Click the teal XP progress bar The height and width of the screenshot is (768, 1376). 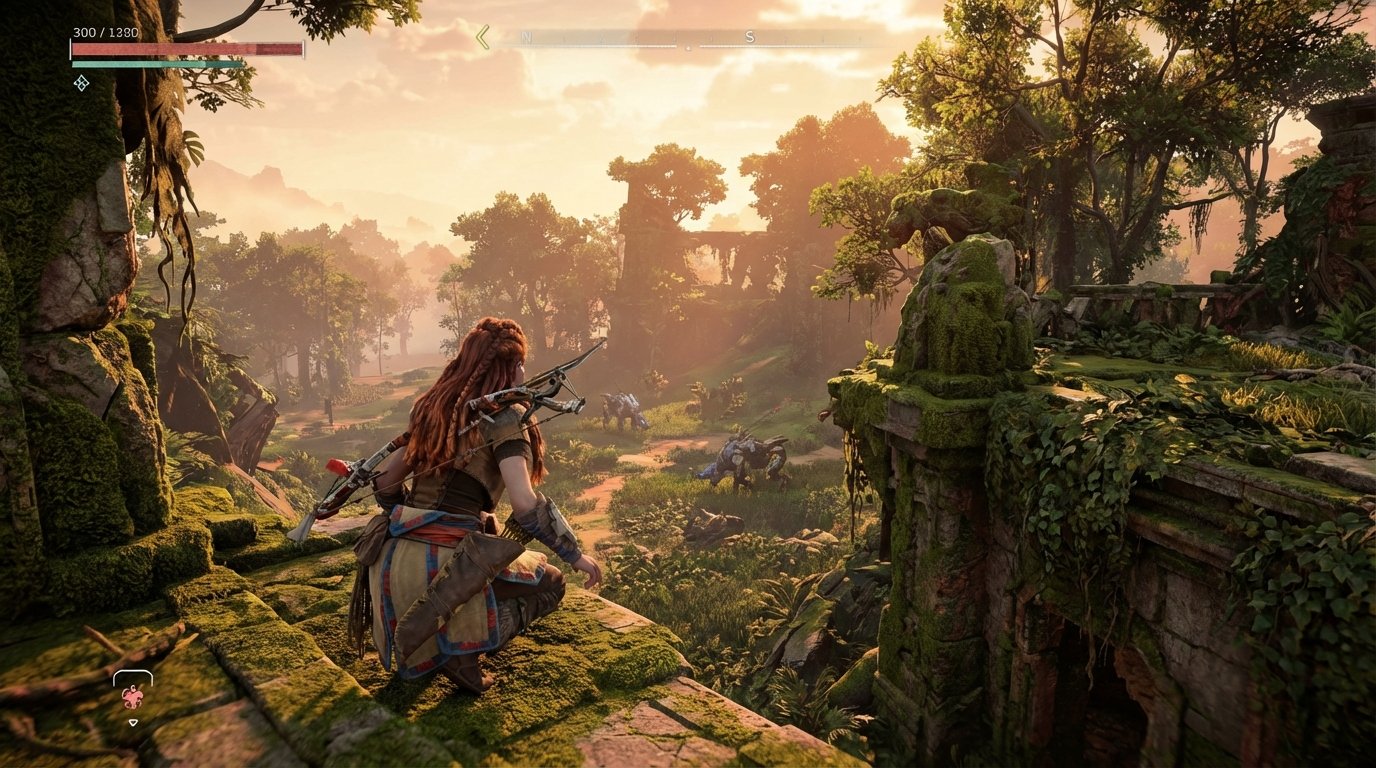click(150, 62)
